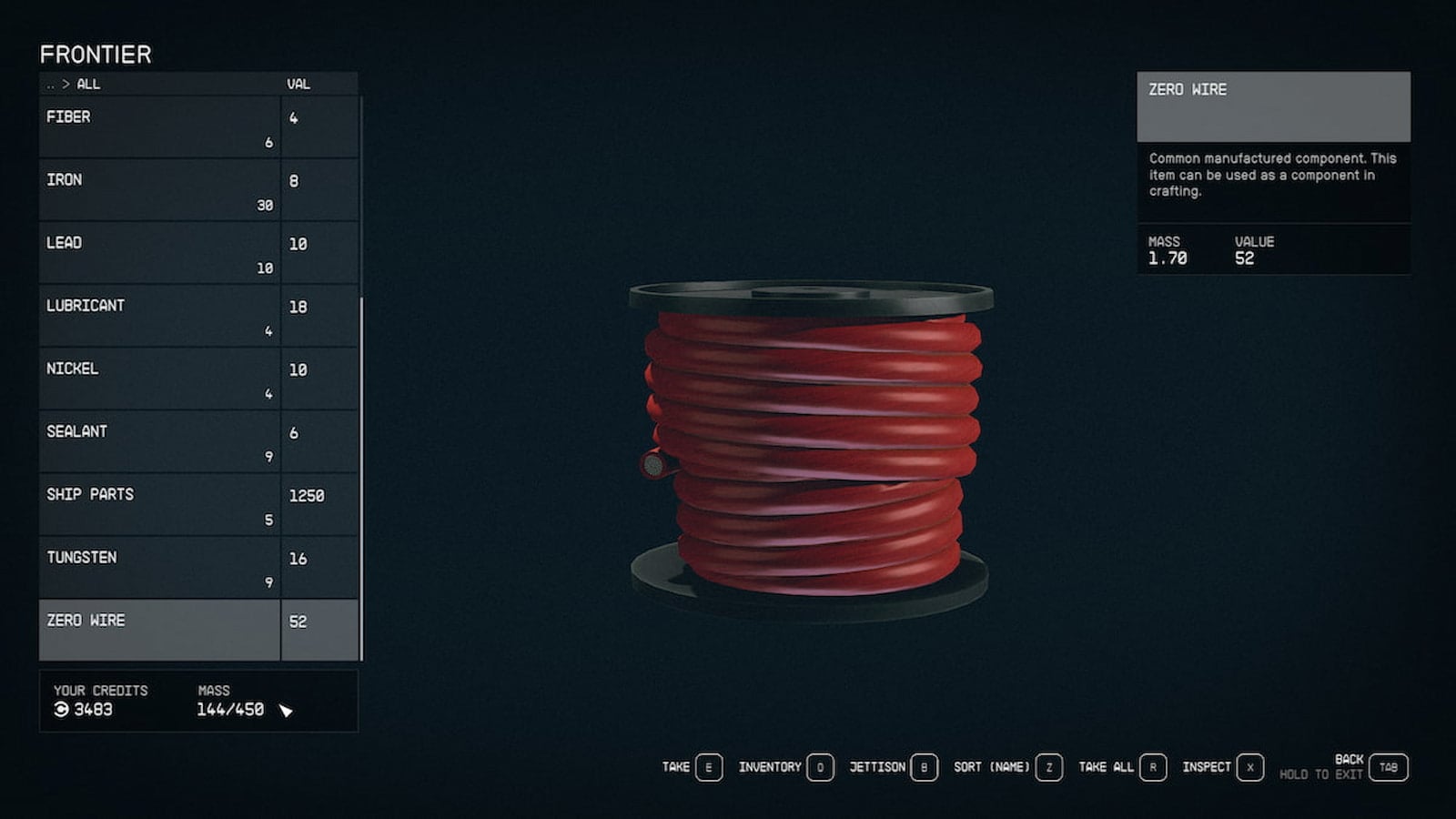Click the Z key icon beside SORT (NAME)

pyautogui.click(x=1046, y=767)
